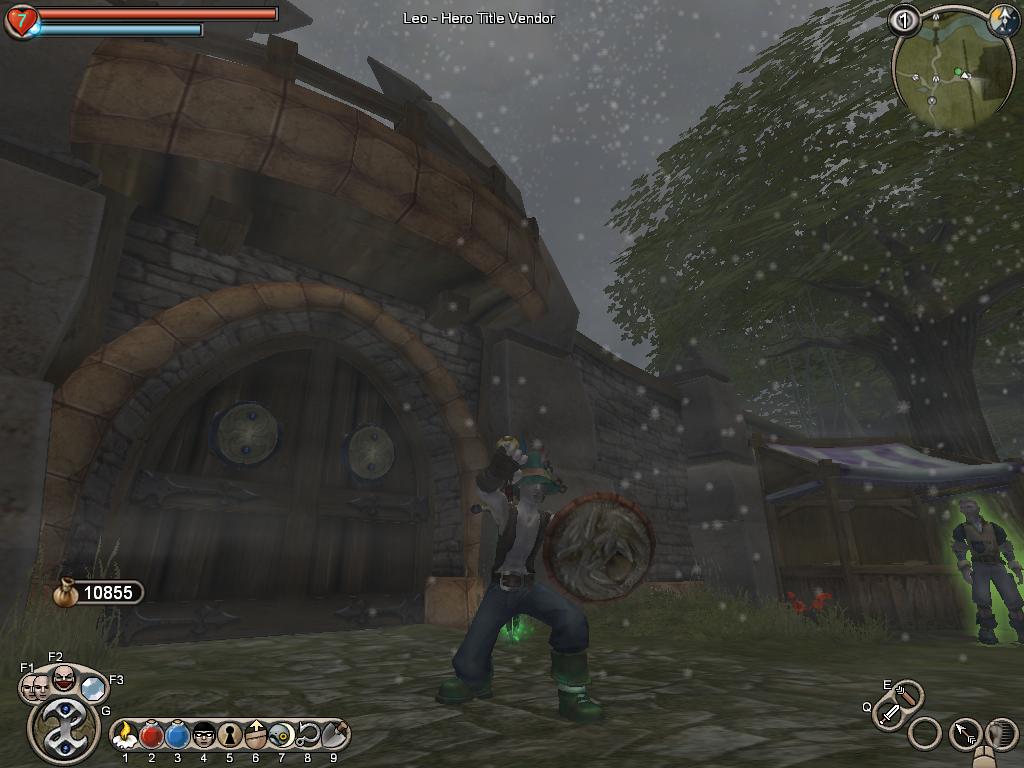
Task: Click the numbered quest counter badge
Action: tap(904, 19)
